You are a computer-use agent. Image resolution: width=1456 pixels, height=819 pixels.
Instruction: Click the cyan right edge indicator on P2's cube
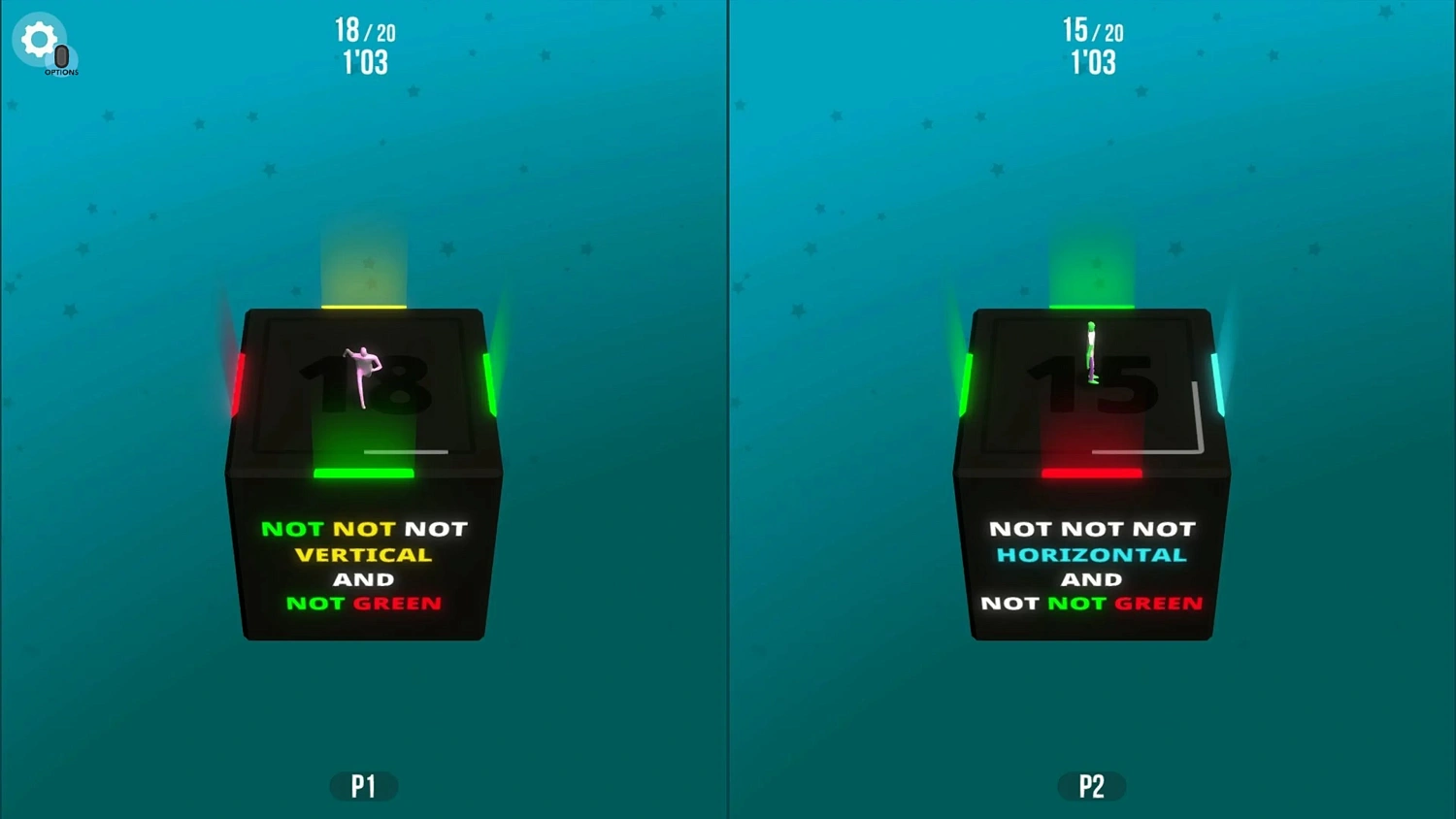point(1220,383)
